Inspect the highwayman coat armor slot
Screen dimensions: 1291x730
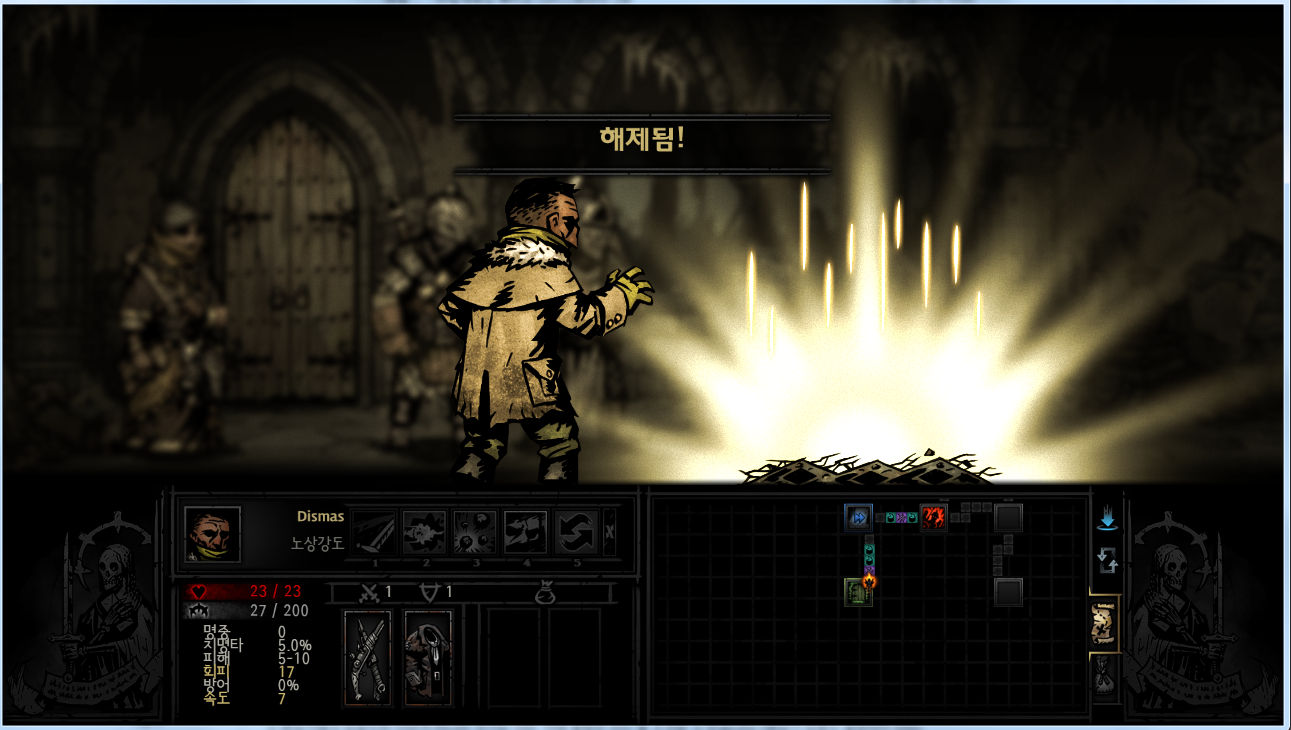[x=428, y=657]
